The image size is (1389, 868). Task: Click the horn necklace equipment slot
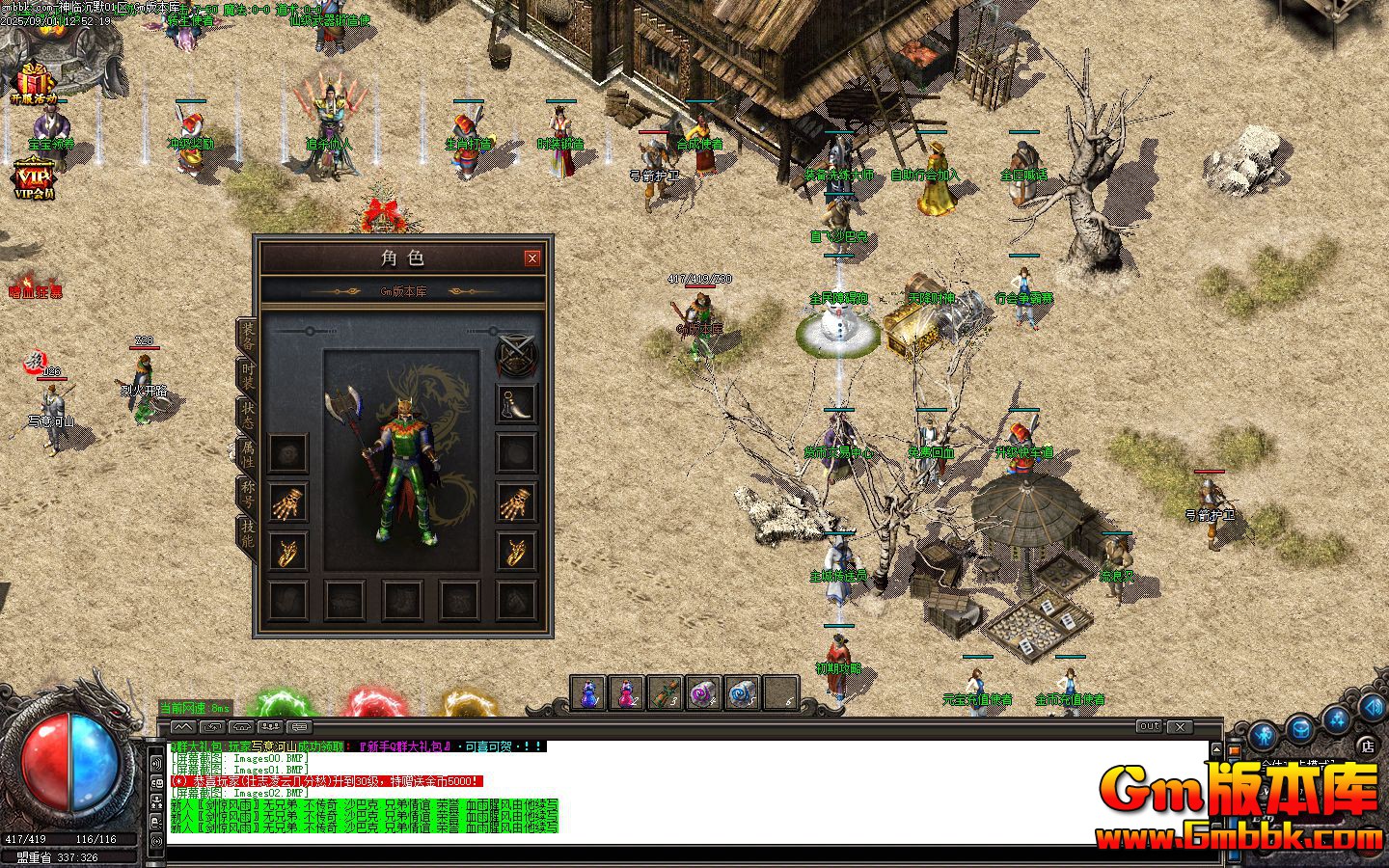pyautogui.click(x=516, y=403)
